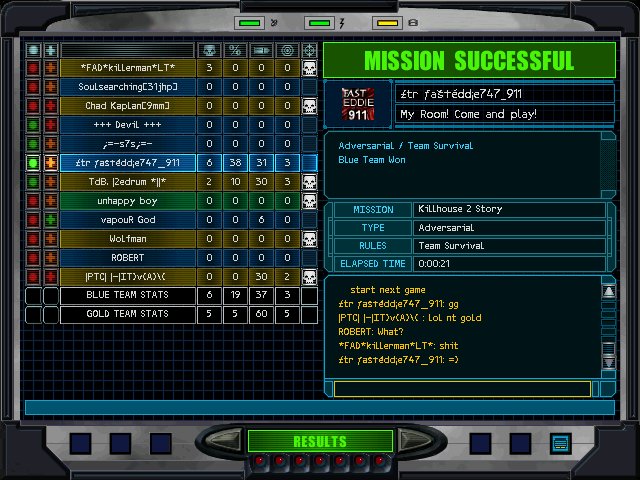Select the +++ Devil +++ player row
The width and height of the screenshot is (640, 480).
tap(127, 125)
